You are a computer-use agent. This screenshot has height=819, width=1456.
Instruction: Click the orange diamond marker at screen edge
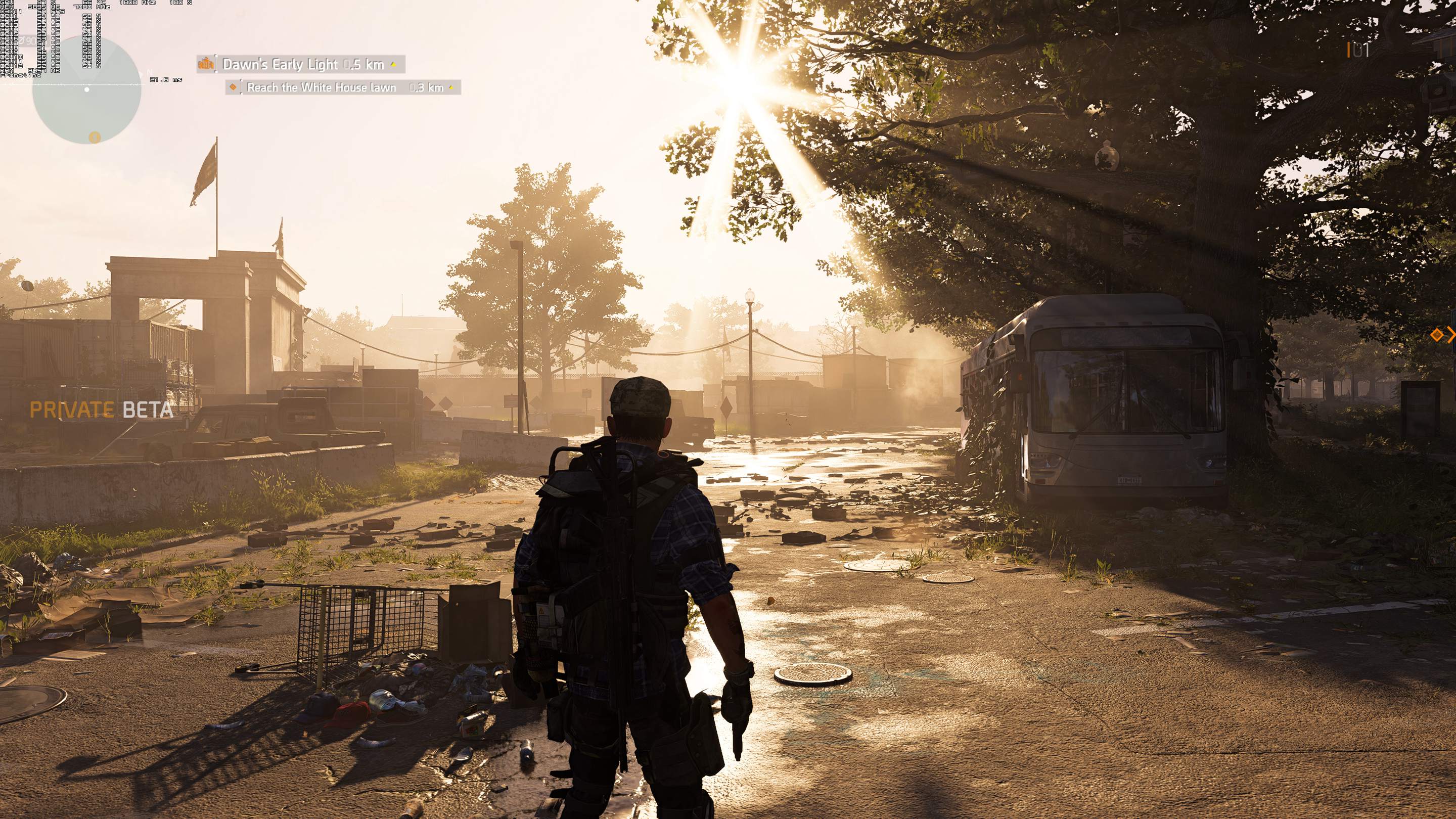(1436, 335)
